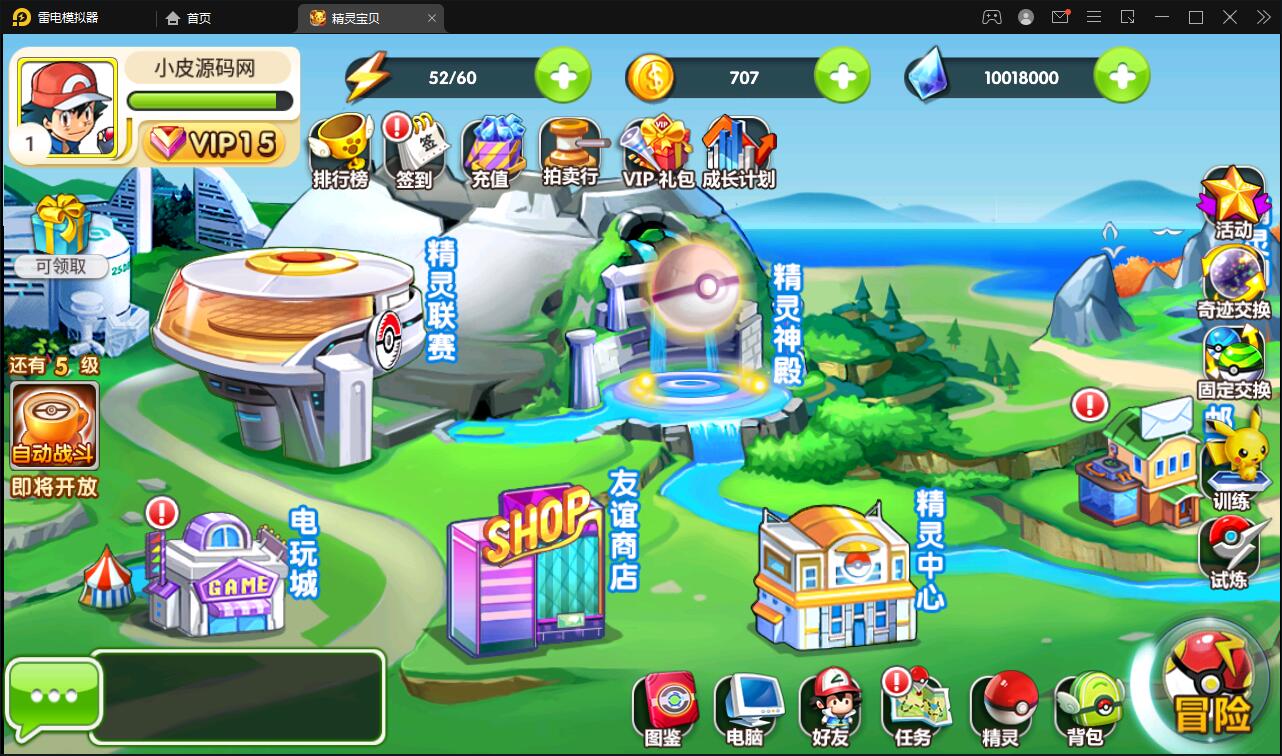Image resolution: width=1282 pixels, height=756 pixels.
Task: Open the 排行榜 leaderboard trophy icon
Action: (x=340, y=153)
